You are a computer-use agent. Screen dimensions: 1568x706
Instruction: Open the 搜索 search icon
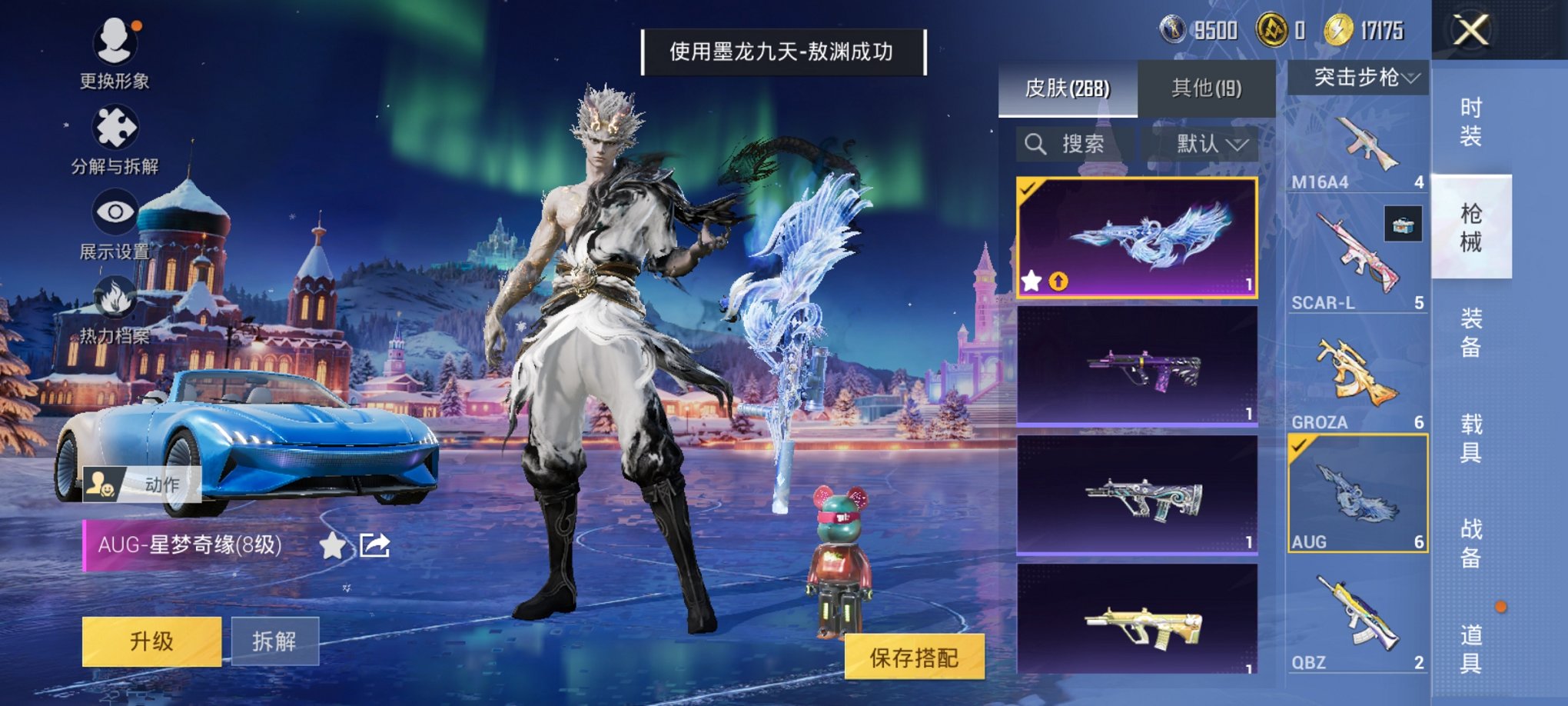[1036, 145]
